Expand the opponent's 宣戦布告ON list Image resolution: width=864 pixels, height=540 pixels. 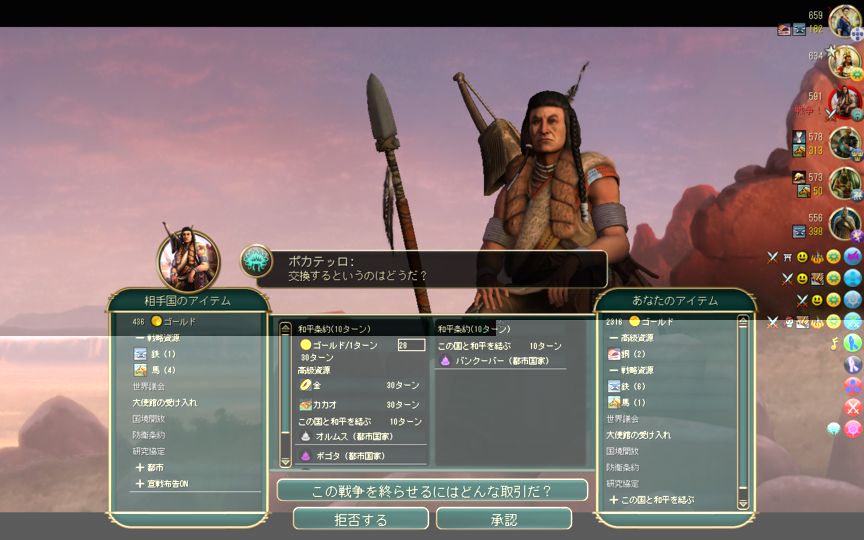click(x=167, y=484)
